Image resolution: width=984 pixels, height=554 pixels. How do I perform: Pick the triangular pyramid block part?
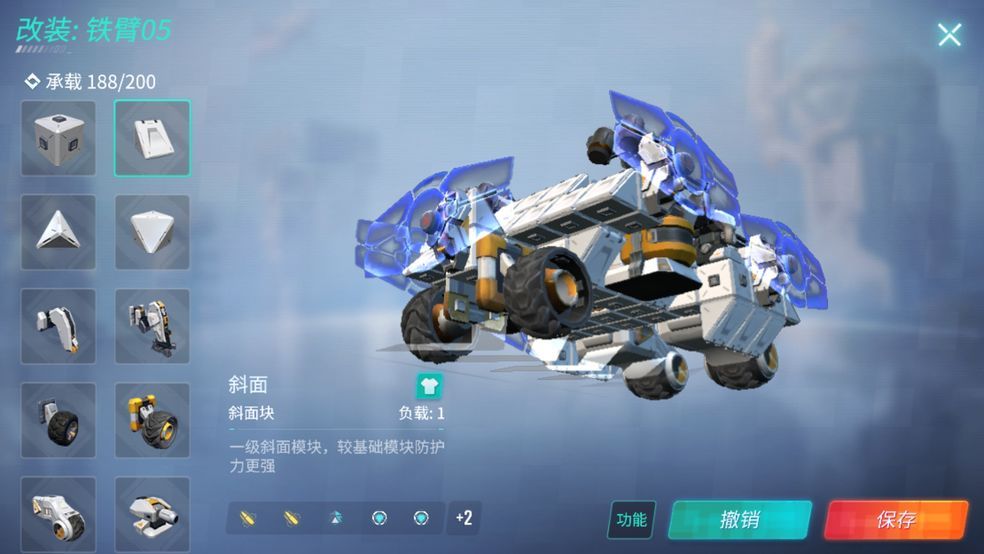tap(59, 232)
